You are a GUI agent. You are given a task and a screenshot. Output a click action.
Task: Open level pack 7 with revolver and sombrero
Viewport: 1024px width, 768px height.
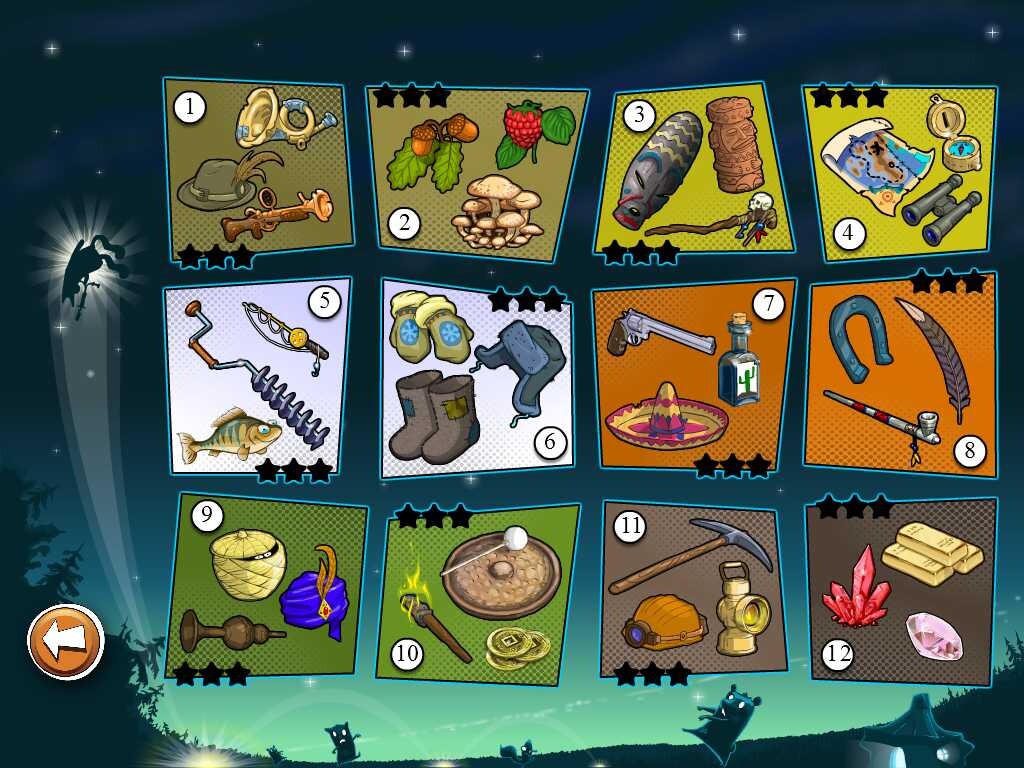click(x=692, y=377)
